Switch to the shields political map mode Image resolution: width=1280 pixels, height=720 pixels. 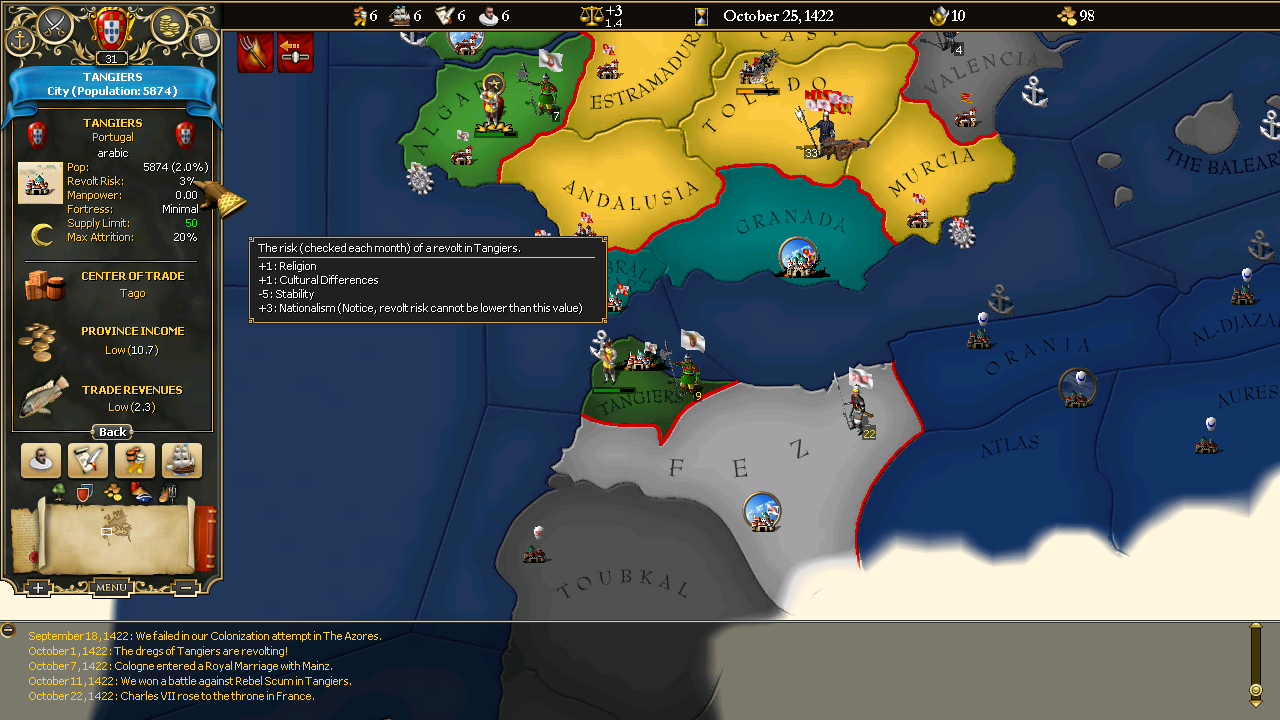tap(85, 491)
